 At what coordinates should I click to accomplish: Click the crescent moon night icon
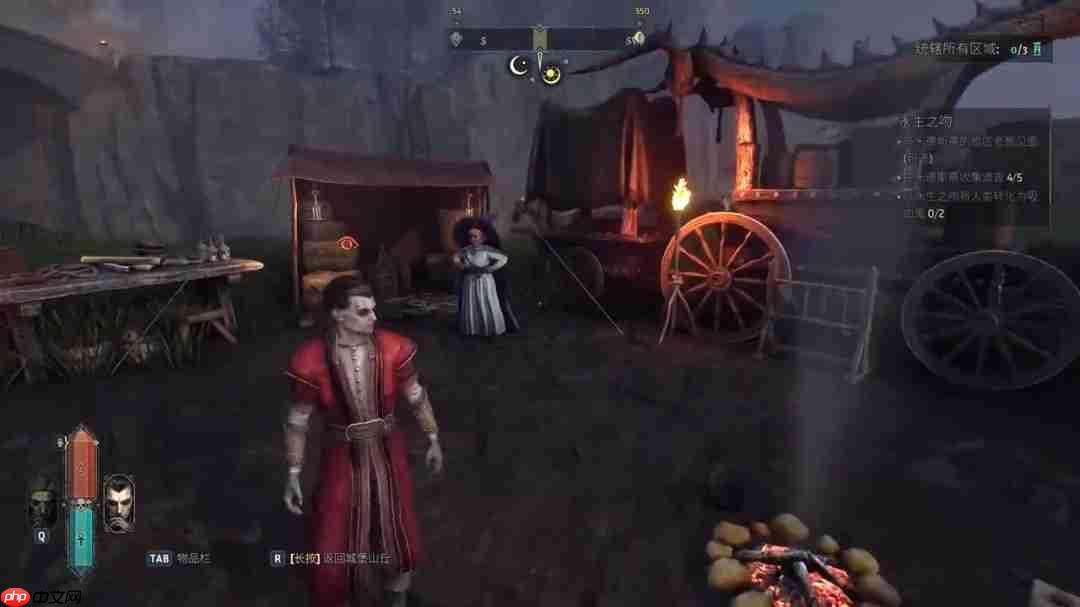(519, 66)
